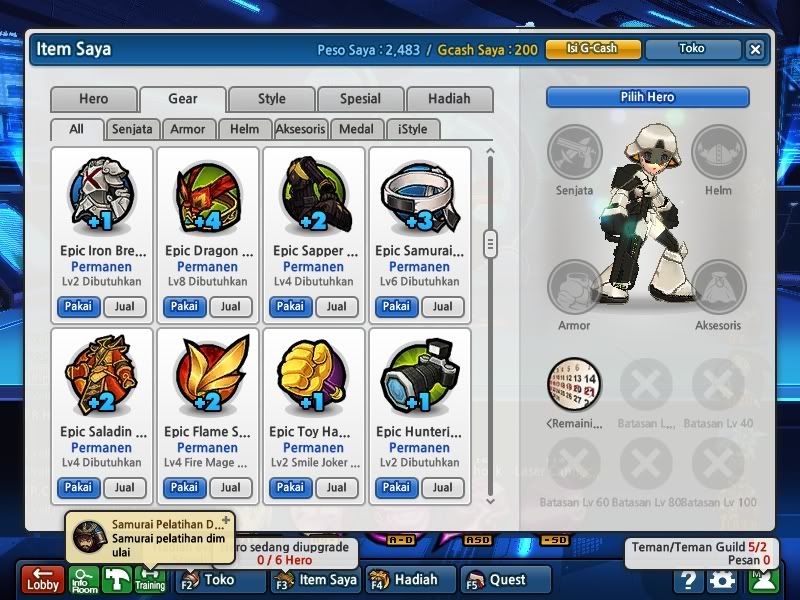
Task: Filter gear by Armor
Action: coord(188,129)
